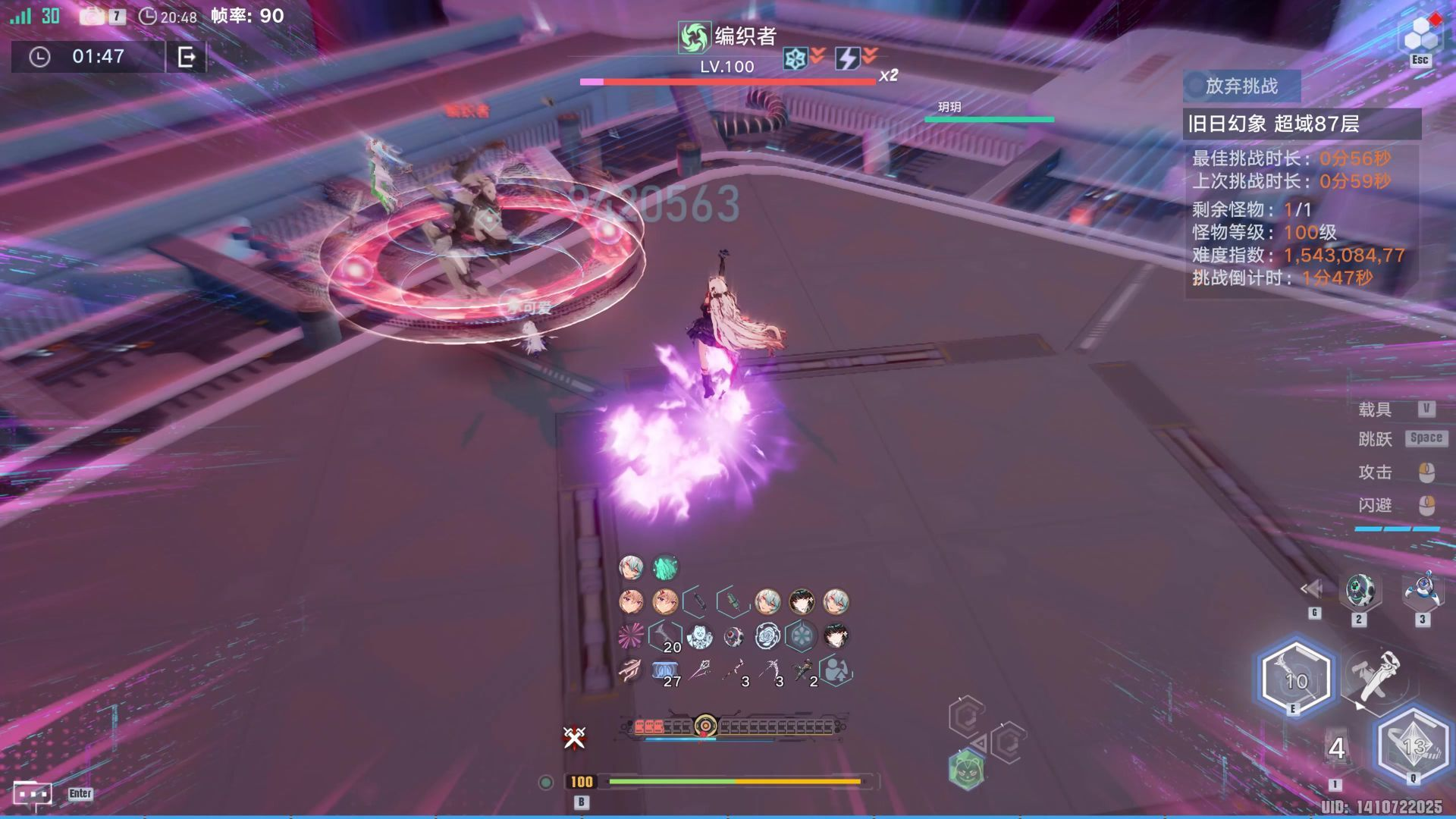Trigger the crystal discharge skill showing cooldown 13

coord(1413,746)
